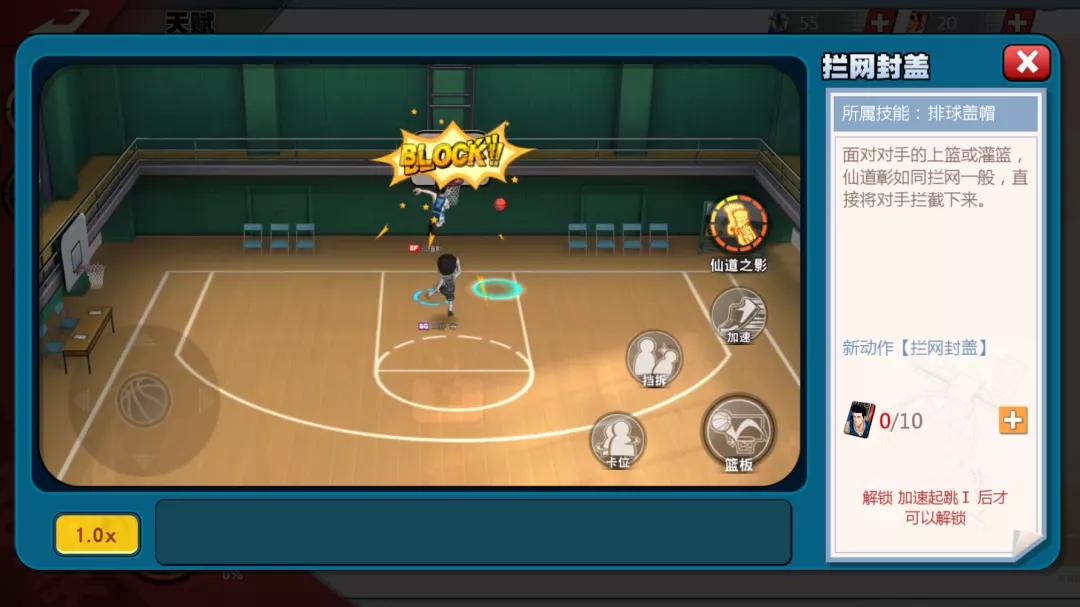Tap the 卡位 box-out button
Image resolution: width=1080 pixels, height=607 pixels.
(x=617, y=439)
